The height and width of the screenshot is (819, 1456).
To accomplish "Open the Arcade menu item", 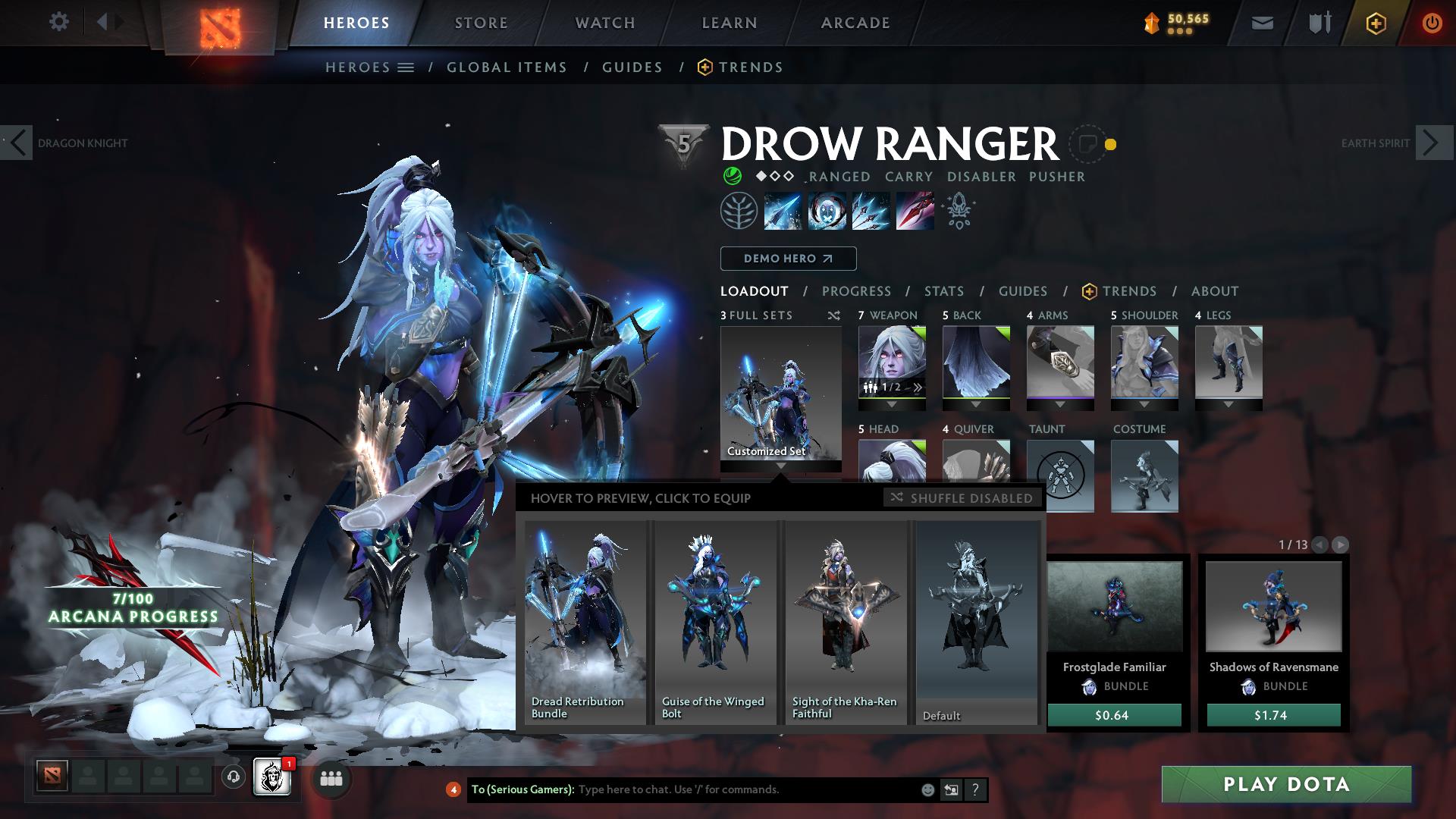I will pos(854,22).
